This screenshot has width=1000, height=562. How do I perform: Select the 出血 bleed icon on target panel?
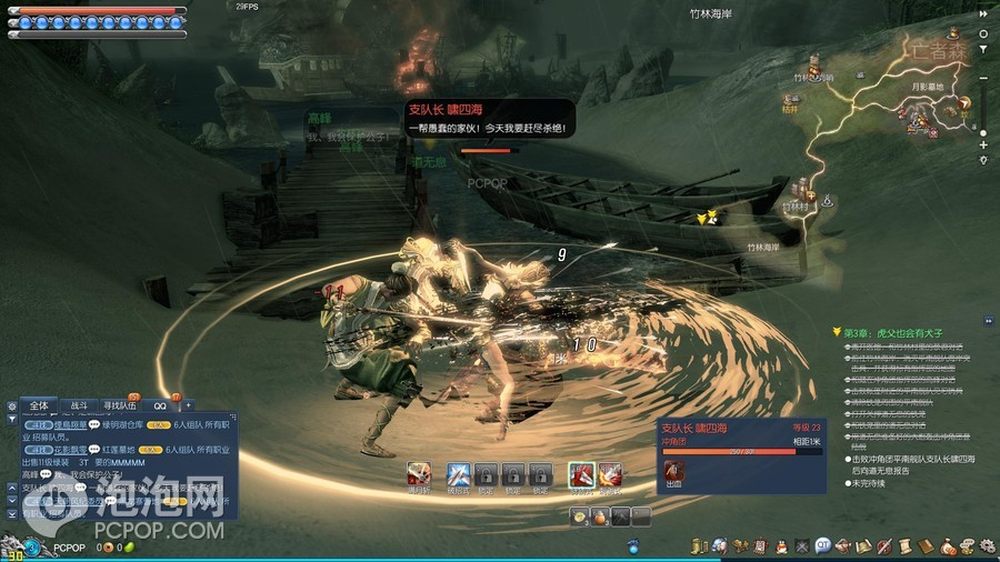click(x=675, y=470)
